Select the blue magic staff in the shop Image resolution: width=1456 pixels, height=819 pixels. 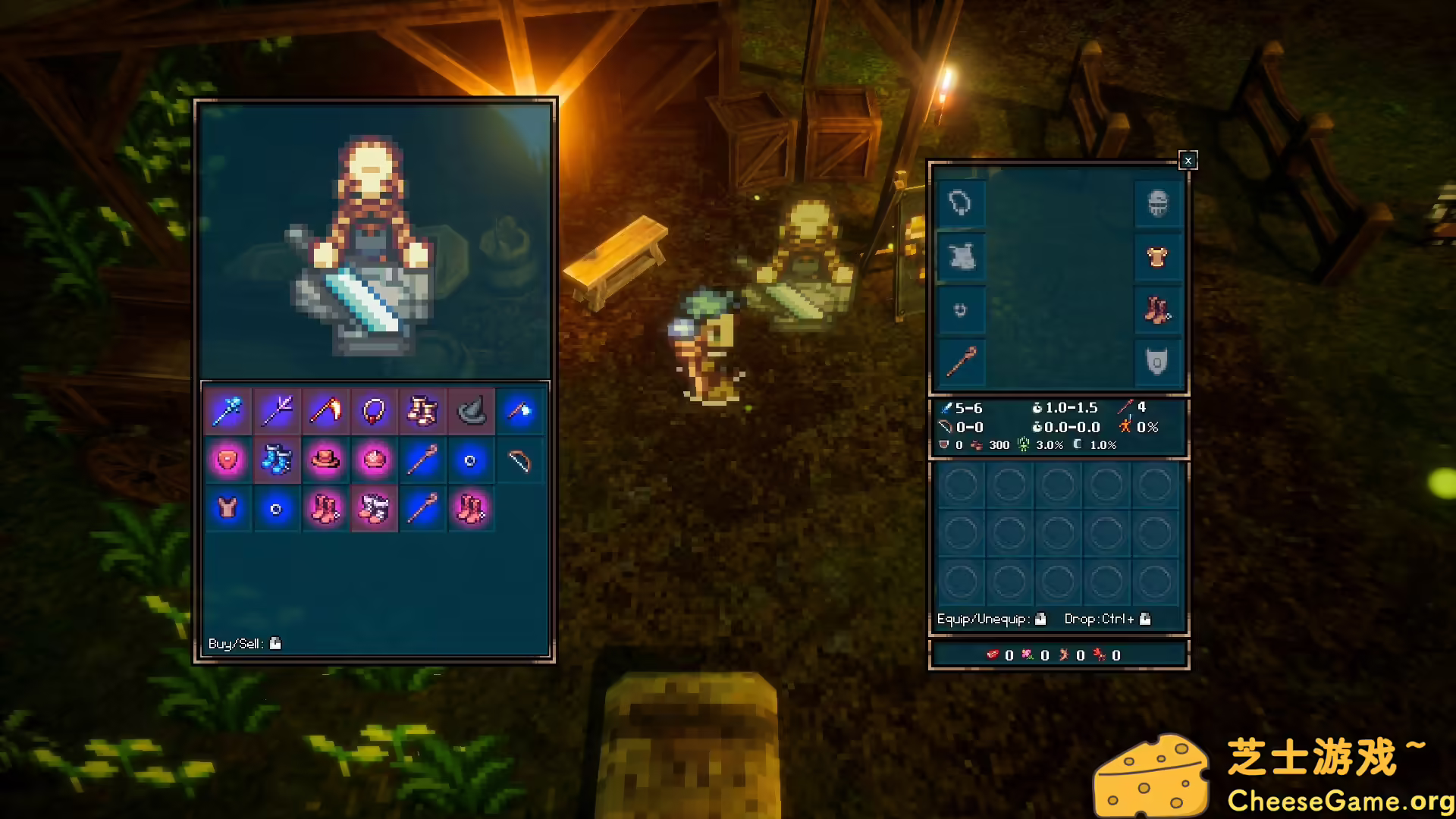coord(228,410)
